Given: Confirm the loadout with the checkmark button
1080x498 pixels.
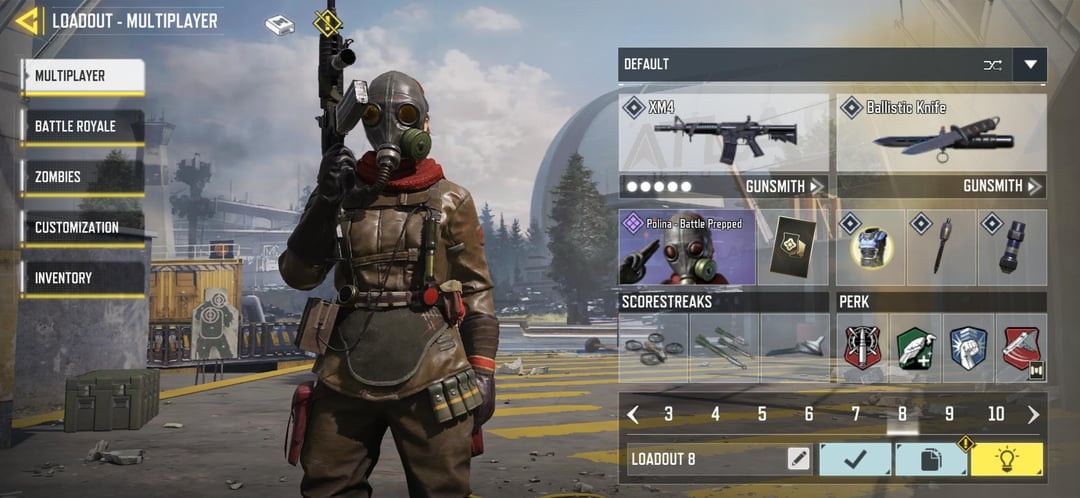Looking at the screenshot, I should [855, 459].
